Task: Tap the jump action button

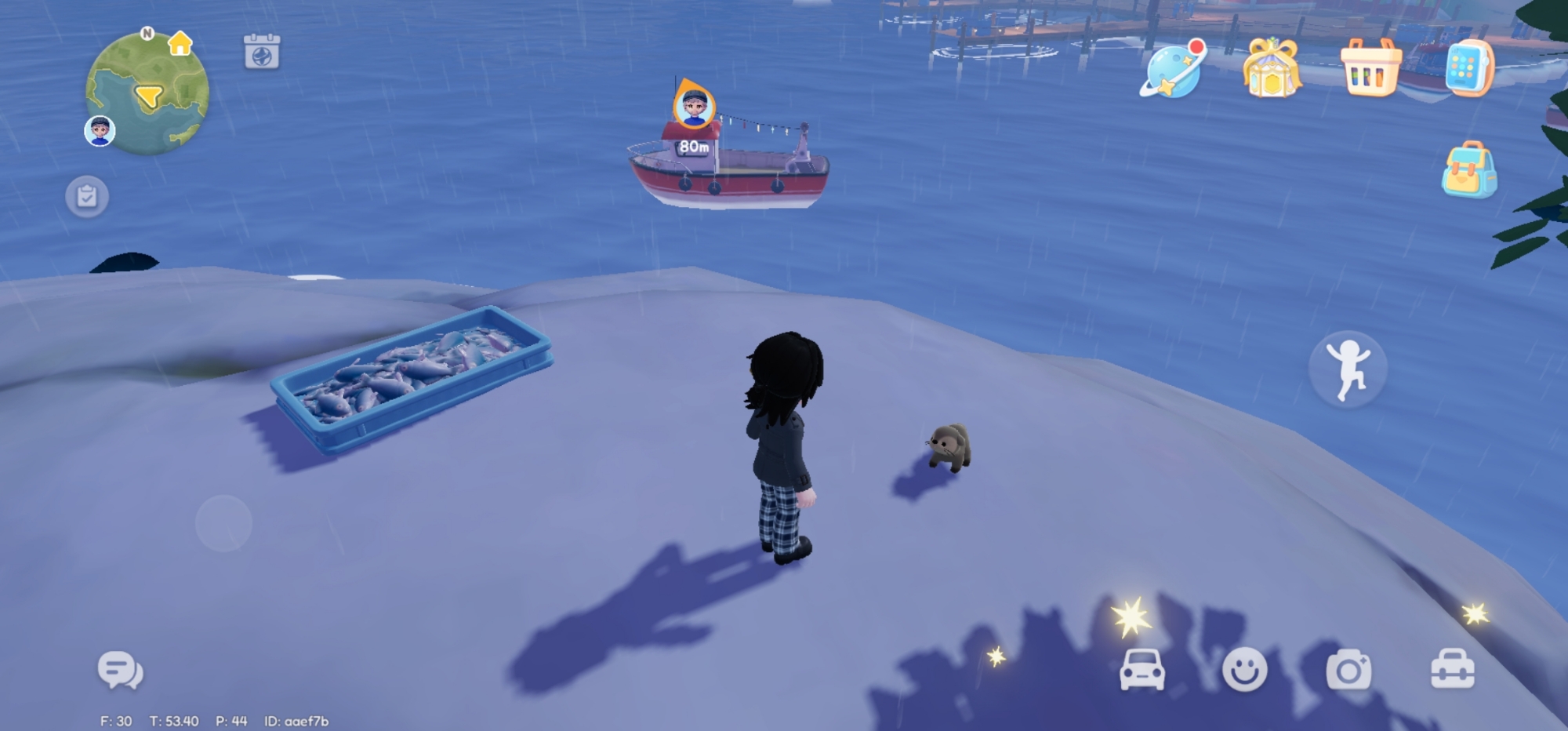Action: 1348,369
